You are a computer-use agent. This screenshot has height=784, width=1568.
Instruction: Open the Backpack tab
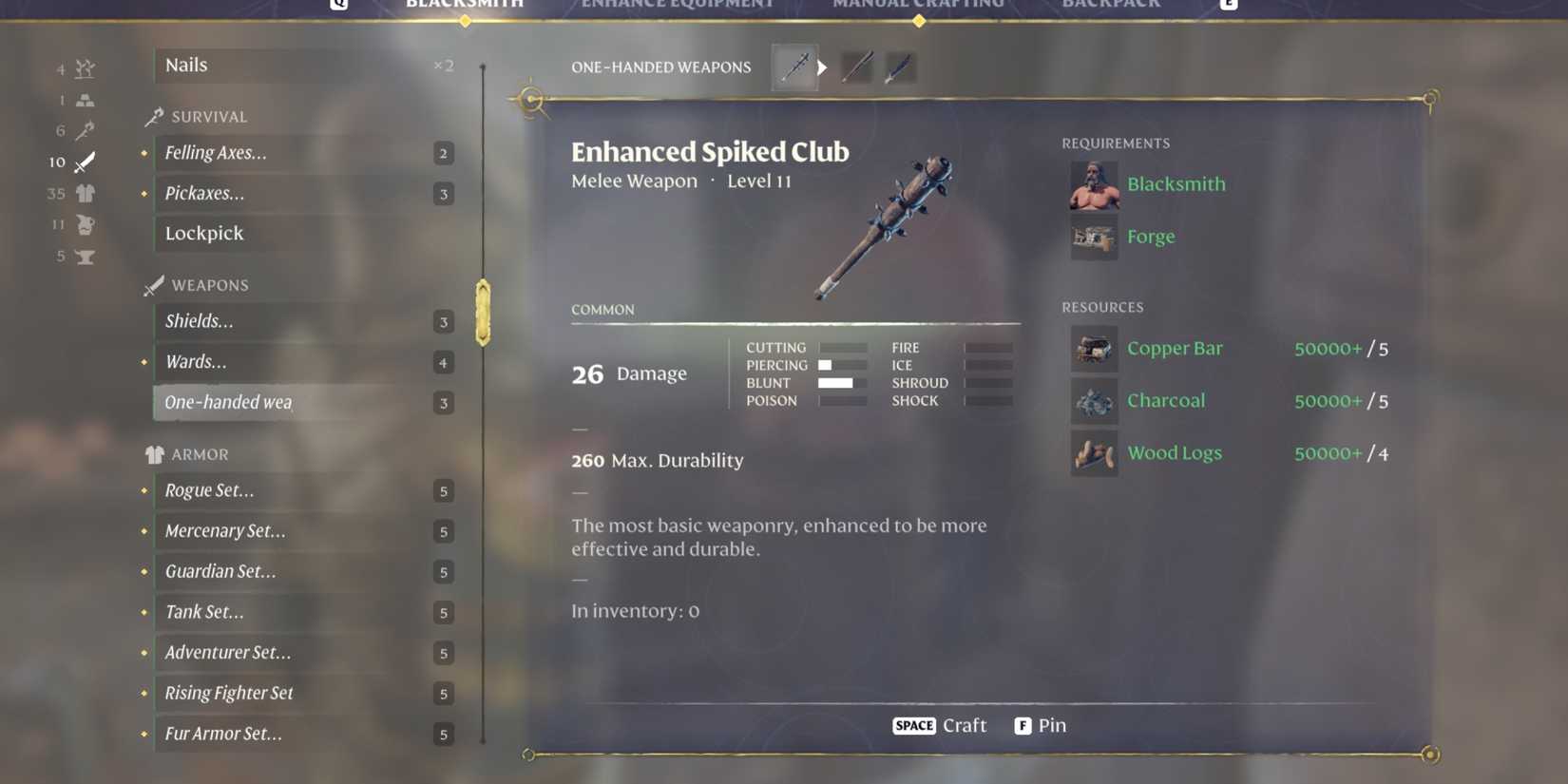(x=1110, y=5)
